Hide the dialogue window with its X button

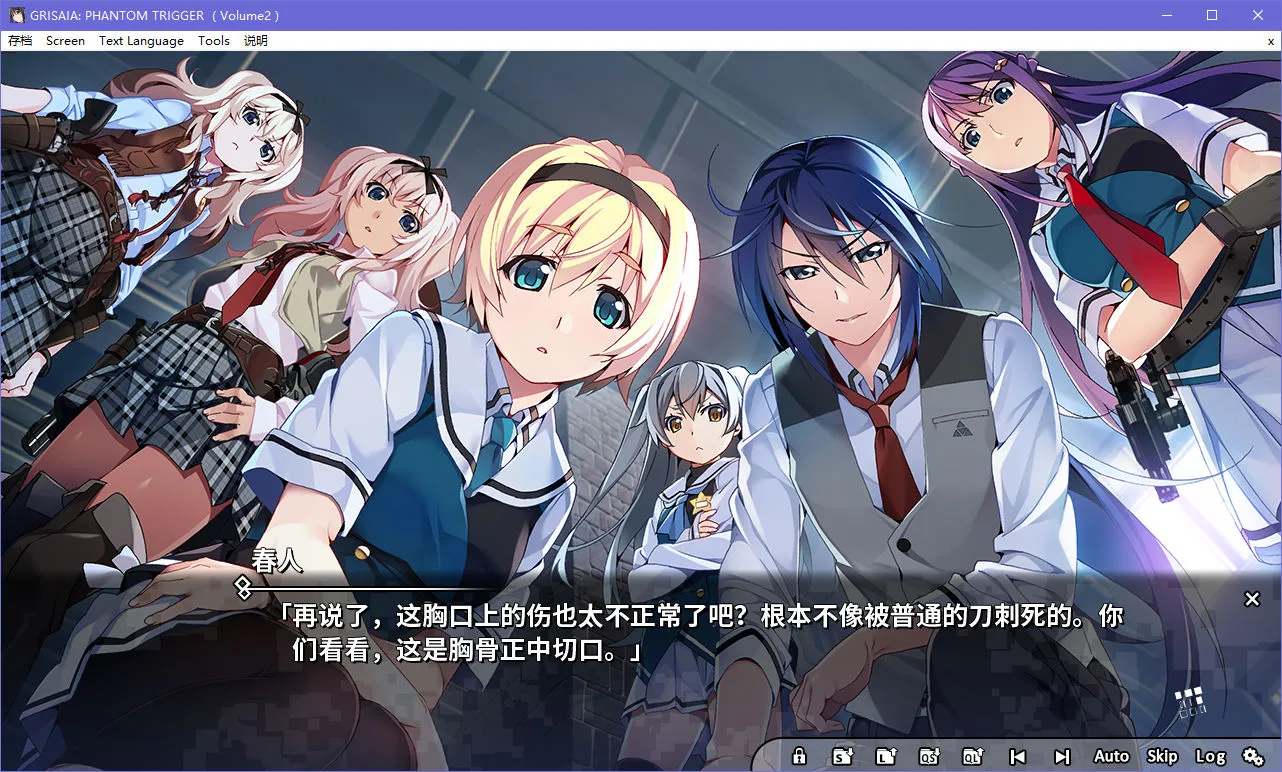pyautogui.click(x=1252, y=598)
